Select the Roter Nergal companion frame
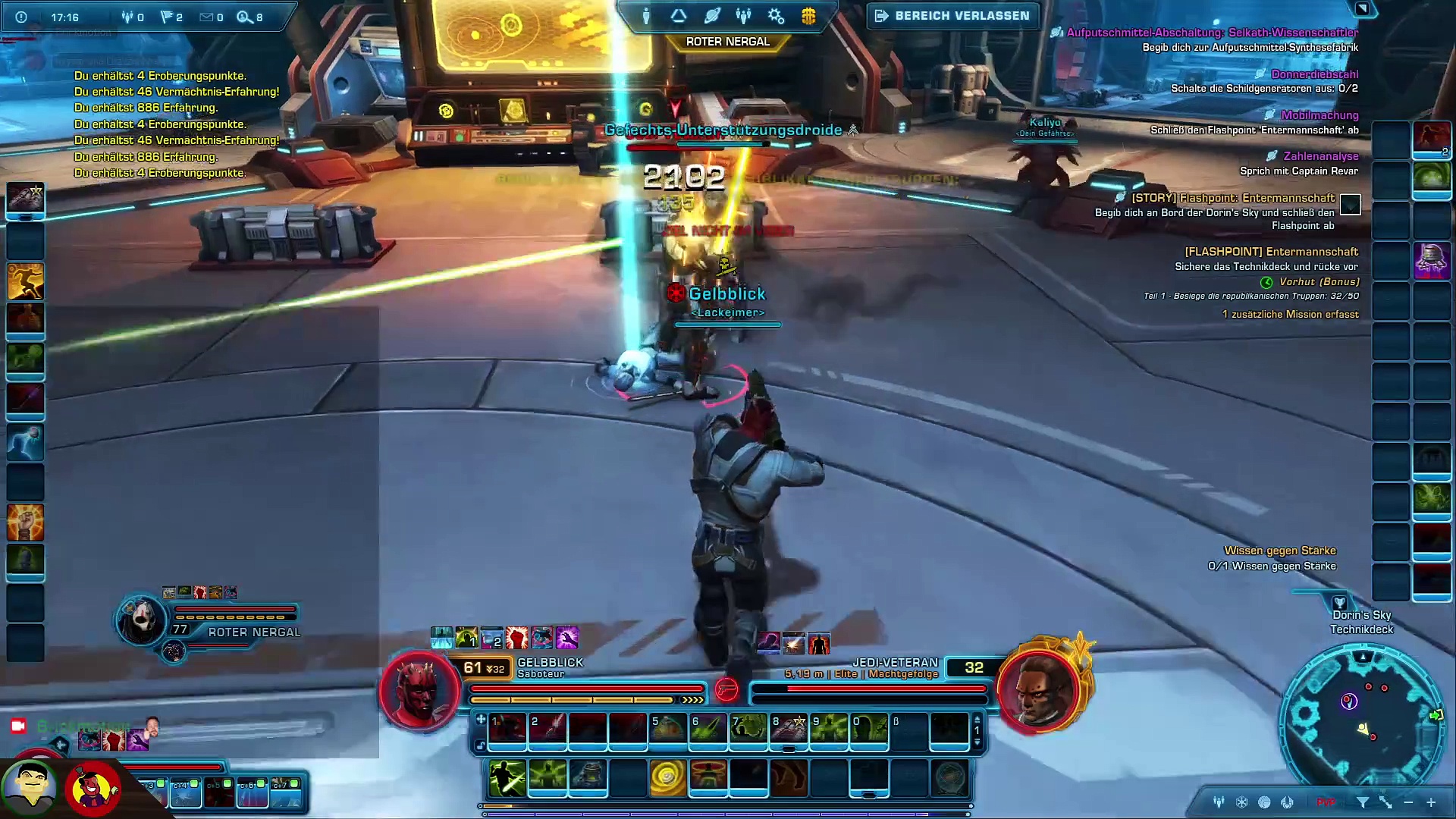1456x819 pixels. (142, 620)
